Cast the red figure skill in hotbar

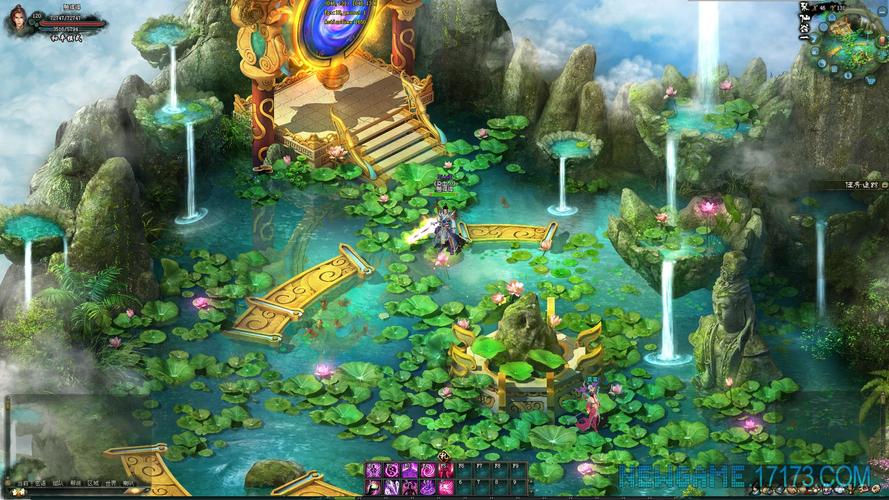(x=445, y=470)
